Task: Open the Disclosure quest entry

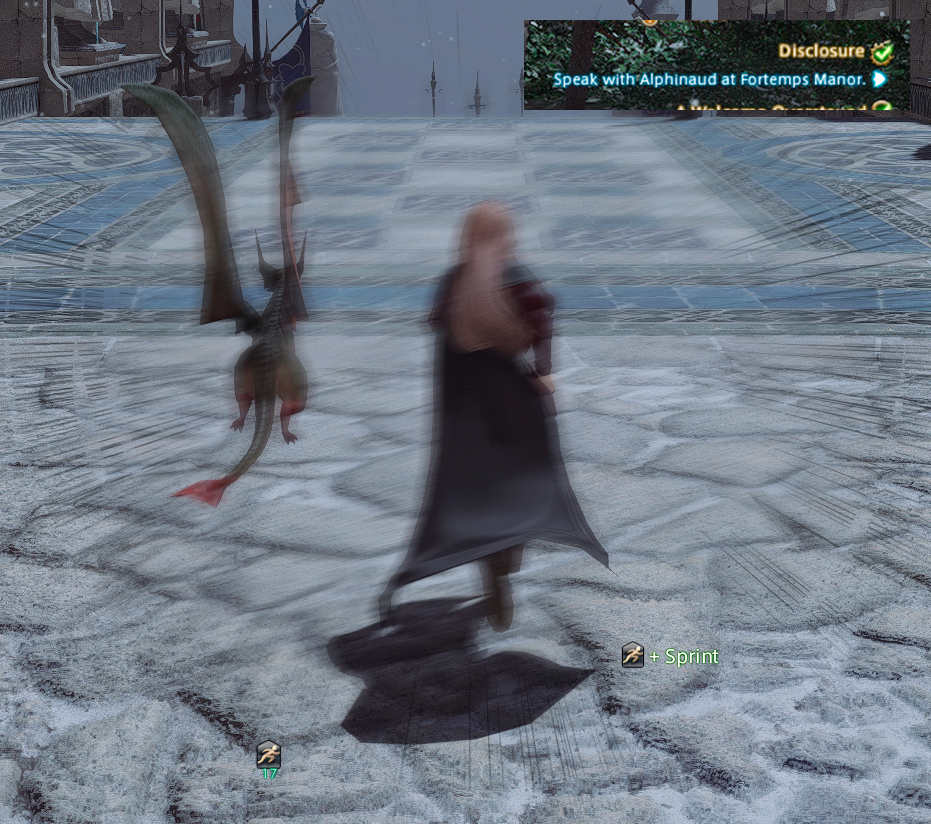Action: click(x=821, y=51)
